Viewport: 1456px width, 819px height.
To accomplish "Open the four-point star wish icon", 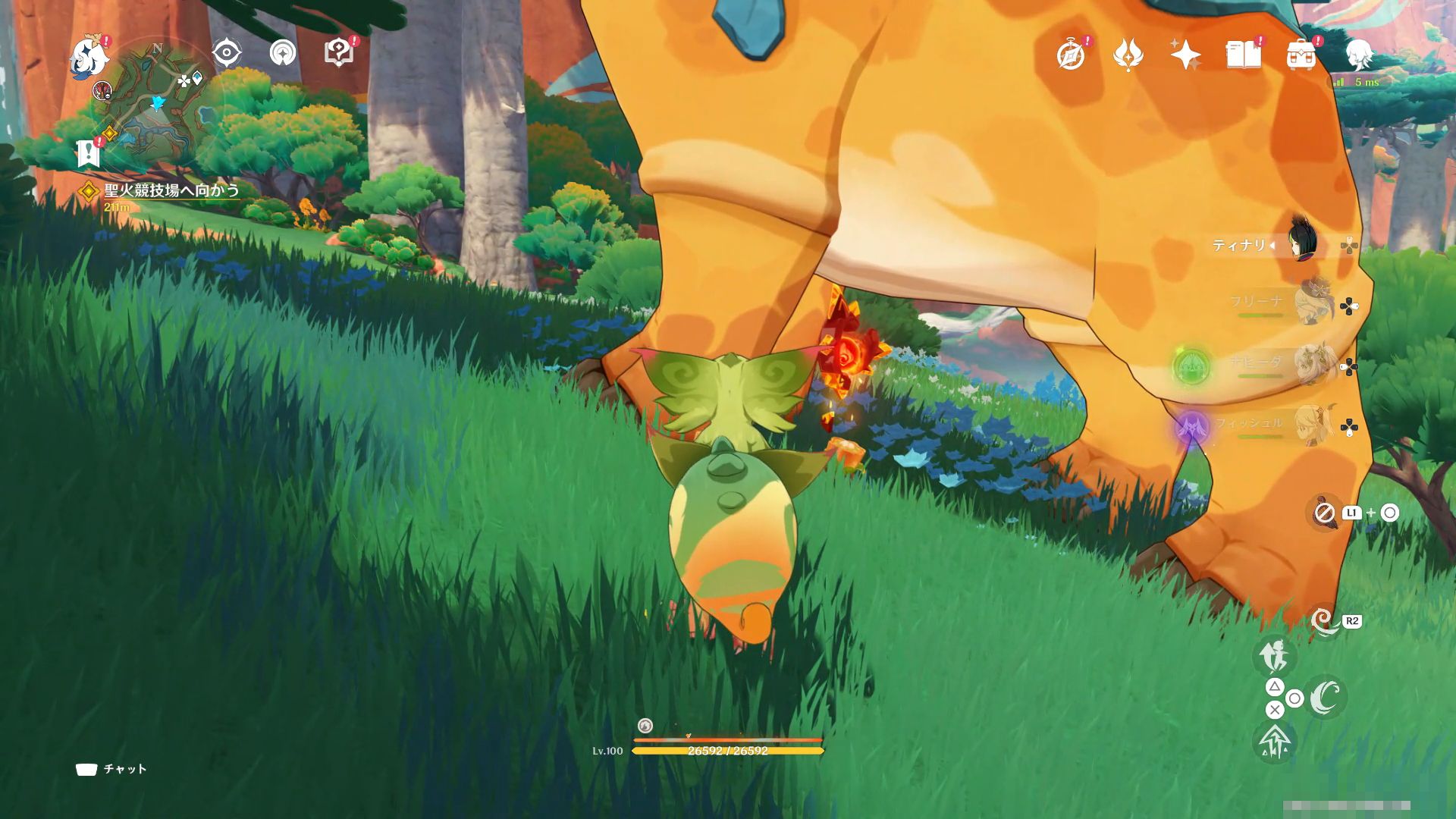I will (1185, 55).
